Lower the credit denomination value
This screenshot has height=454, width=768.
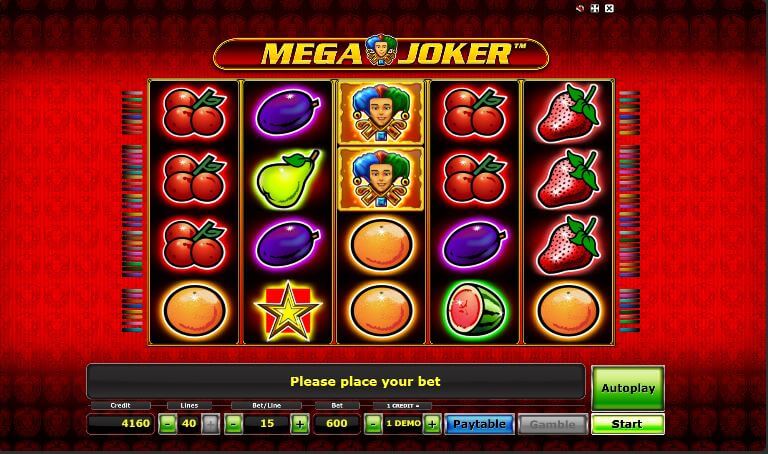click(x=372, y=424)
